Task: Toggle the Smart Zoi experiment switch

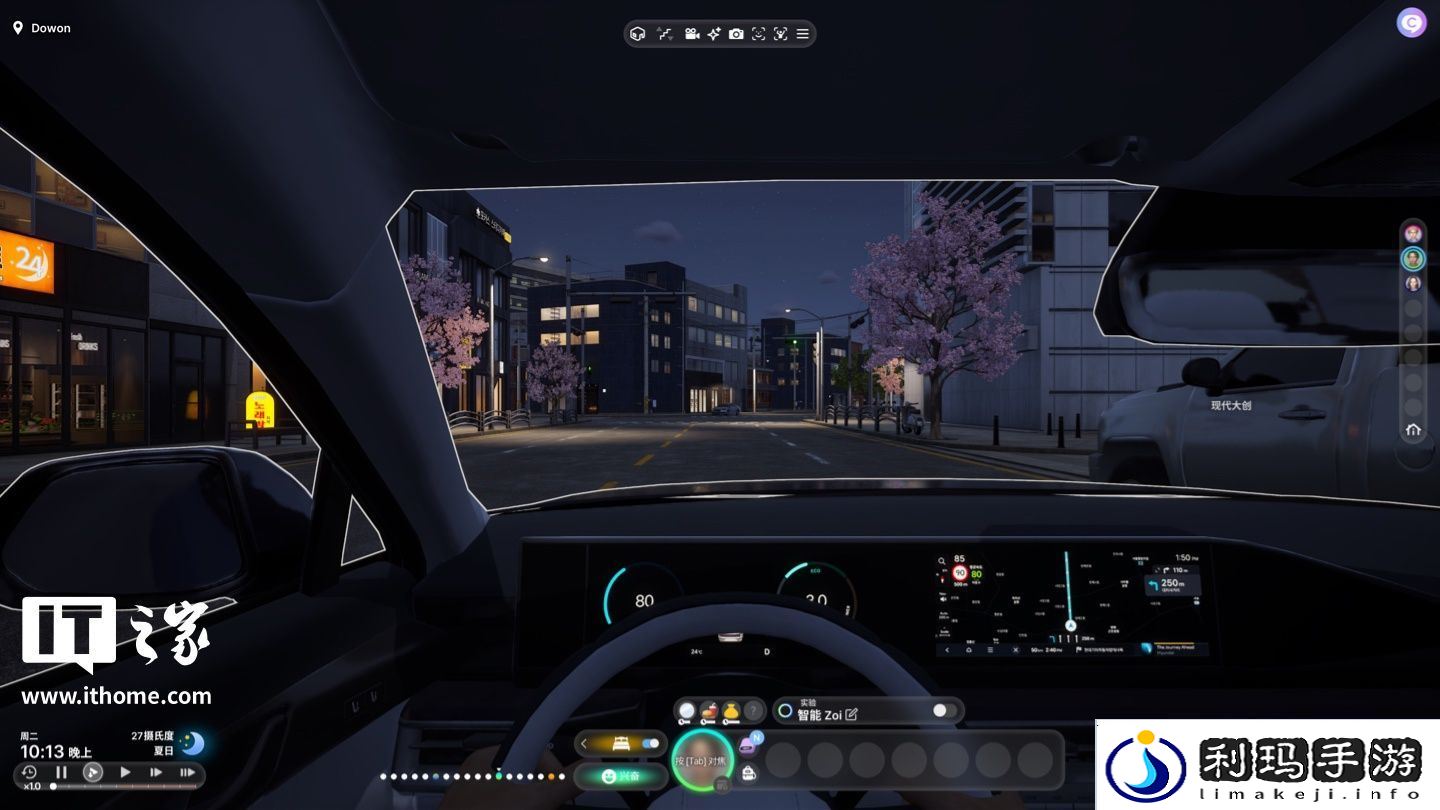Action: pyautogui.click(x=944, y=711)
